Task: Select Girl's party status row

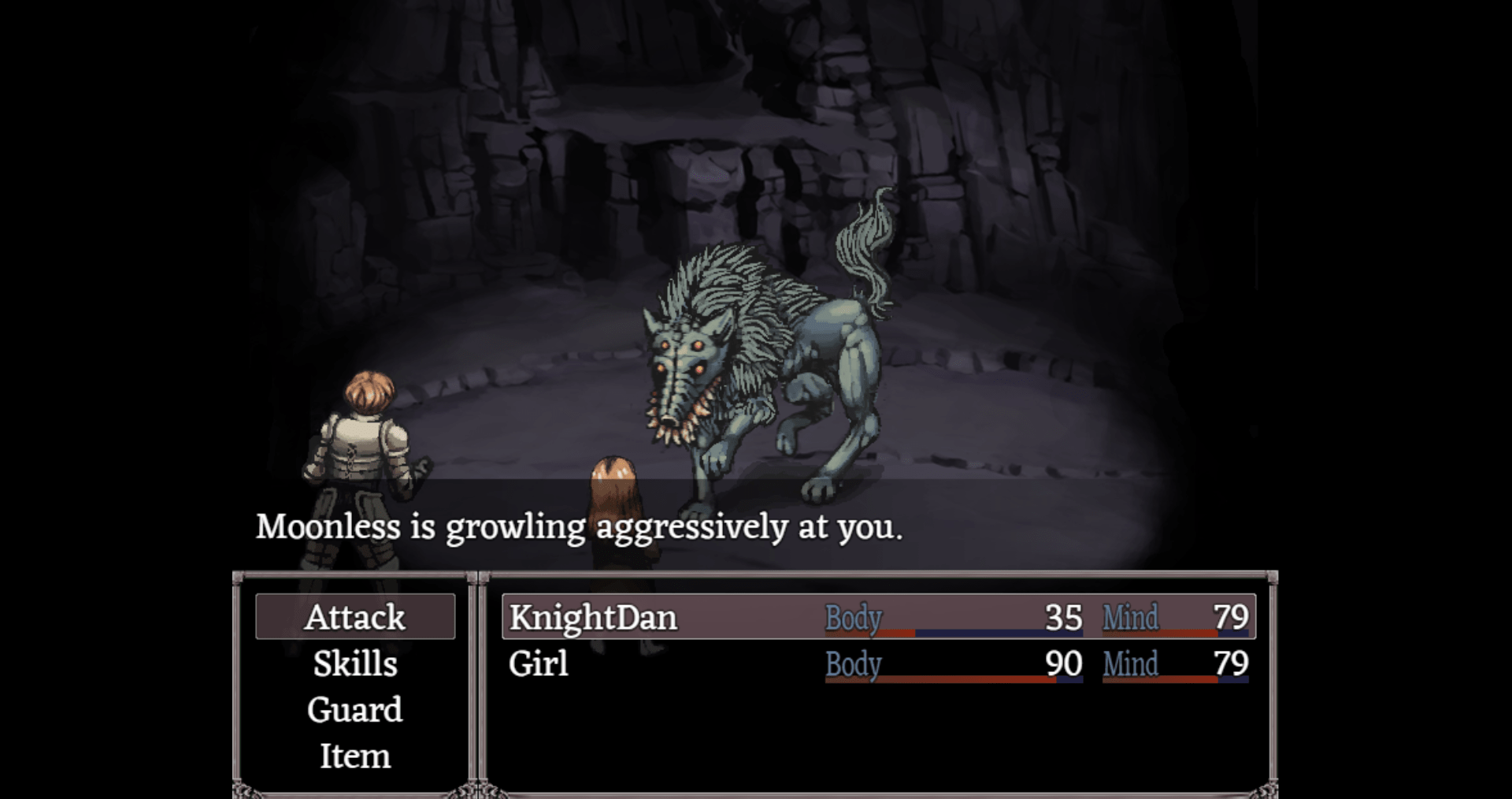Action: [x=878, y=663]
